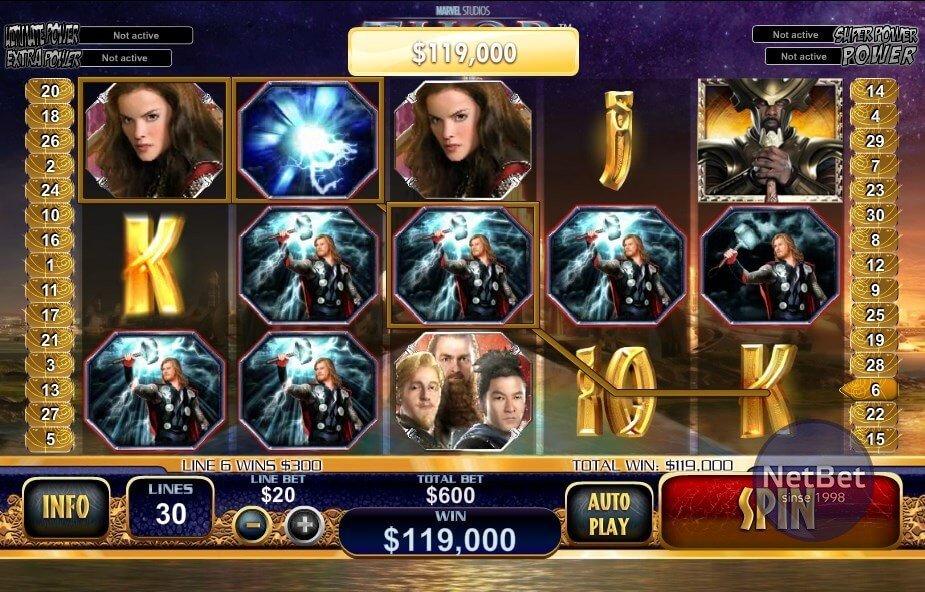Decrease line bet with the minus button
925x592 pixels.
[x=251, y=524]
